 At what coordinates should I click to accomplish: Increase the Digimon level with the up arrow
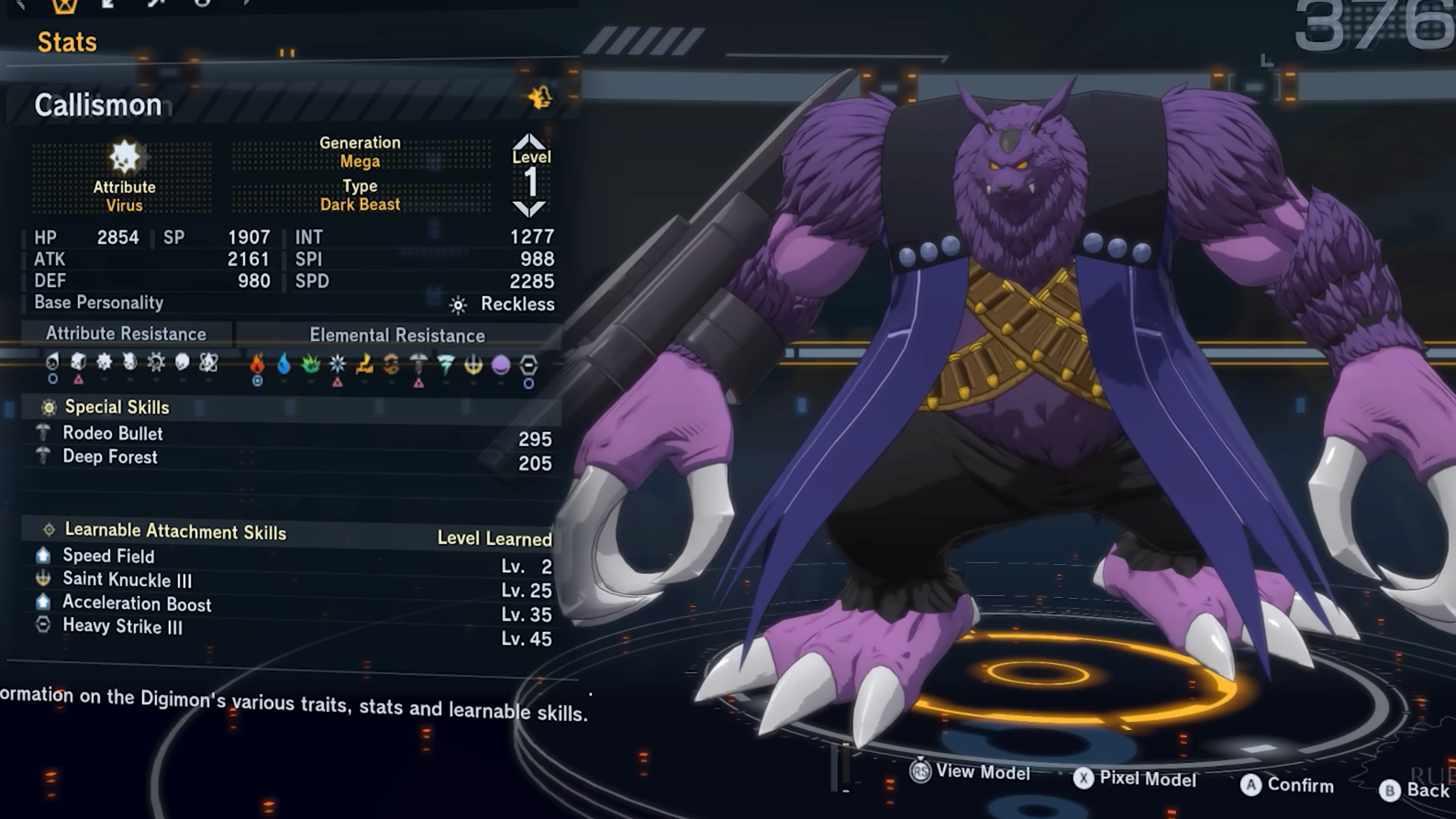point(529,141)
